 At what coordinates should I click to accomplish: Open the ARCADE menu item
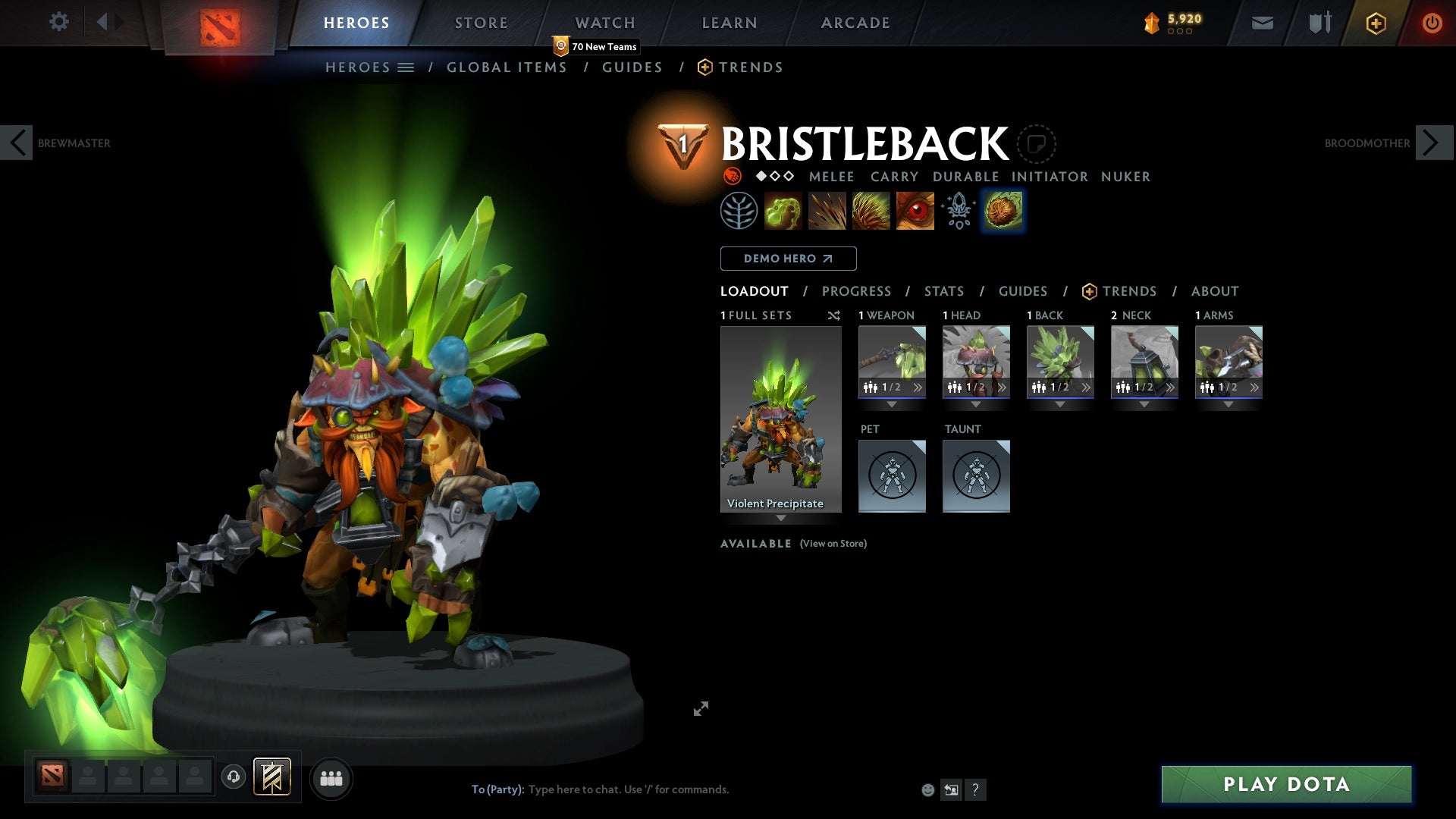(x=855, y=22)
